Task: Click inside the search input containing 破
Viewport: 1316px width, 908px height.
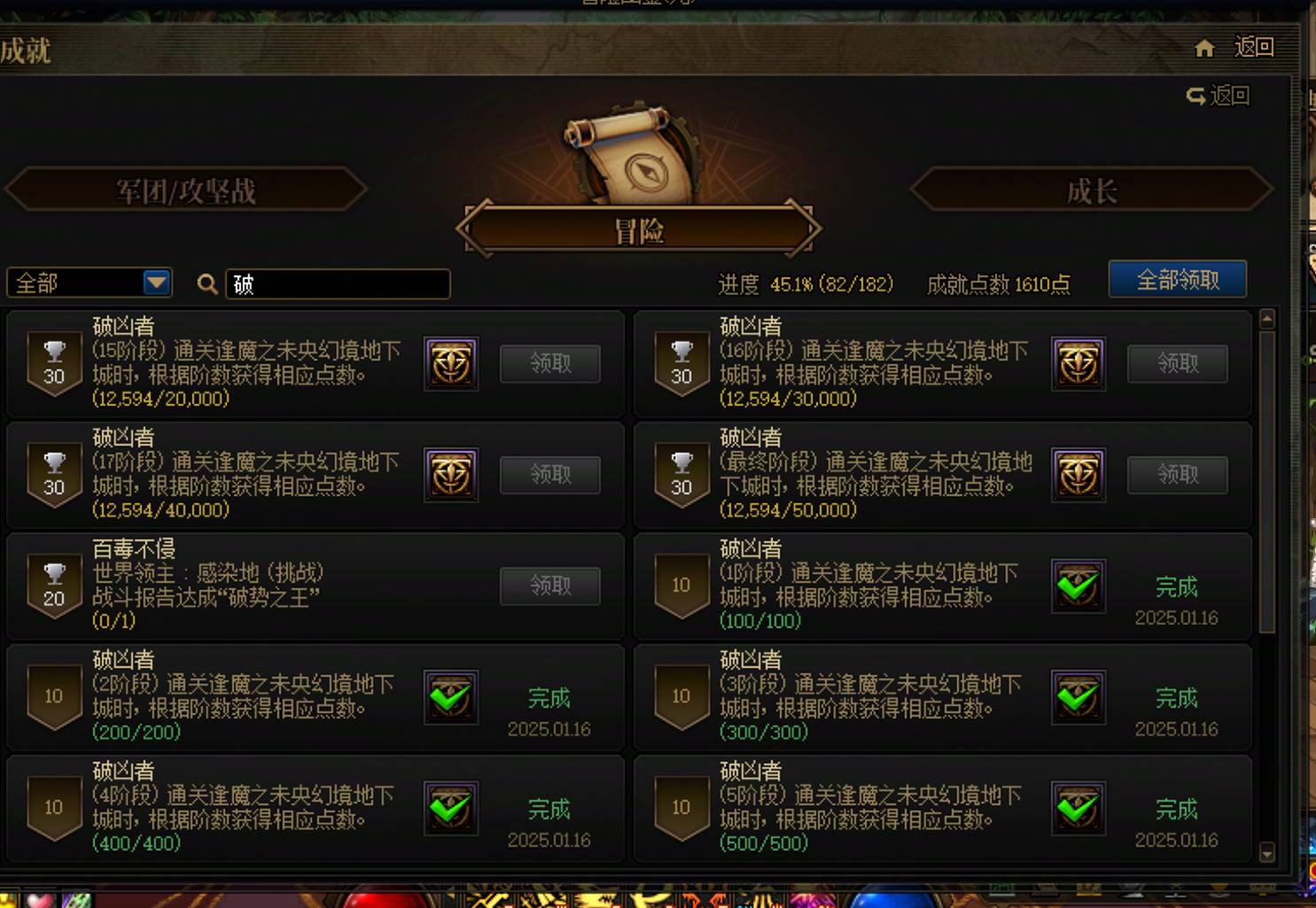Action: (x=337, y=283)
